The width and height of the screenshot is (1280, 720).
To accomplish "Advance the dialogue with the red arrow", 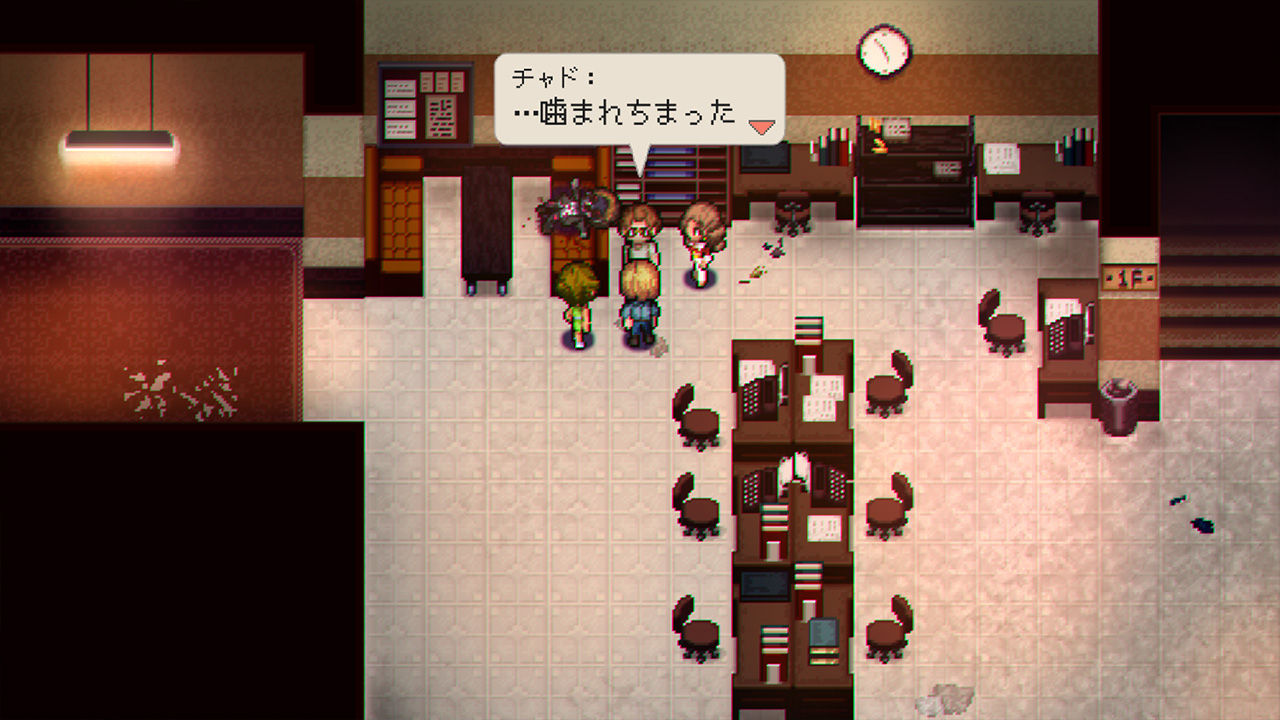I will [763, 126].
